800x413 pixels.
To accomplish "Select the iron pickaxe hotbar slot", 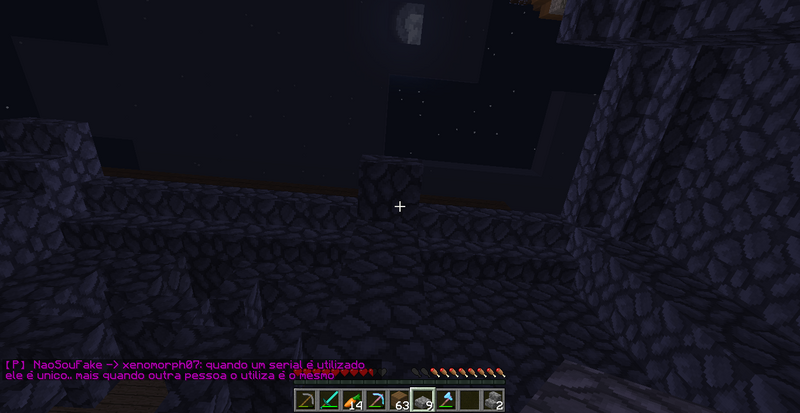I will 304,401.
